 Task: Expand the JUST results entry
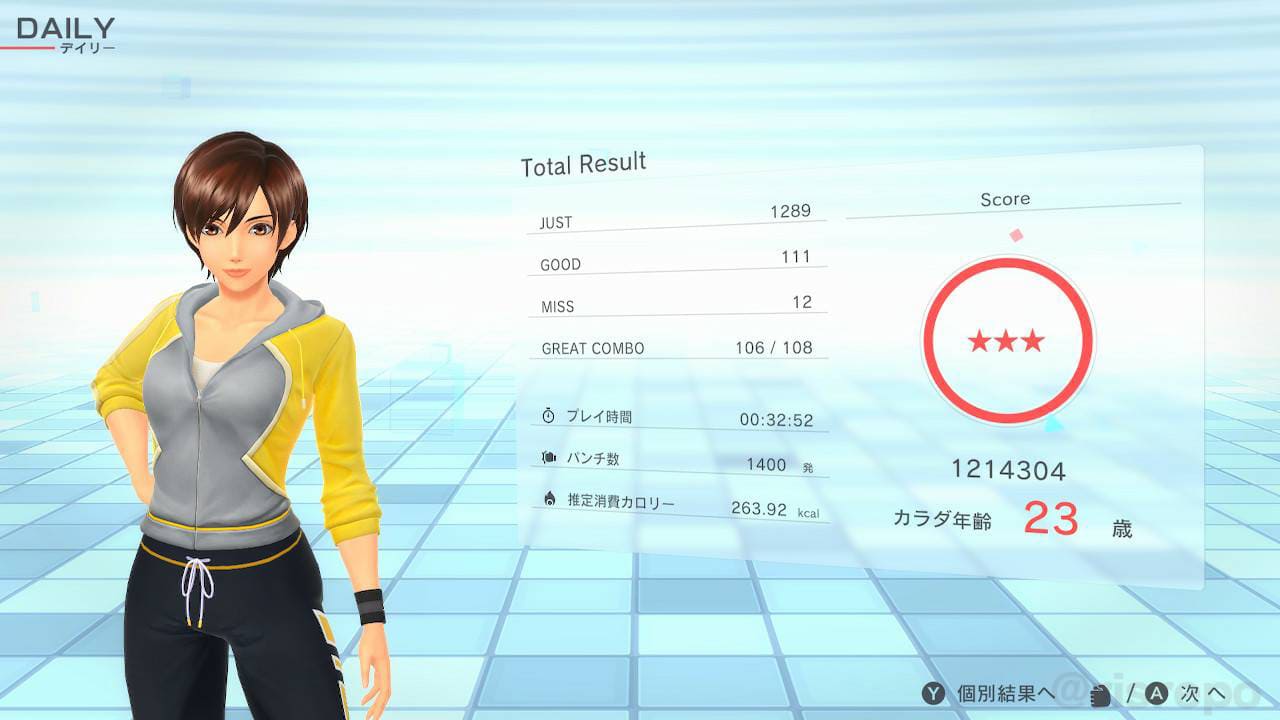tap(677, 219)
